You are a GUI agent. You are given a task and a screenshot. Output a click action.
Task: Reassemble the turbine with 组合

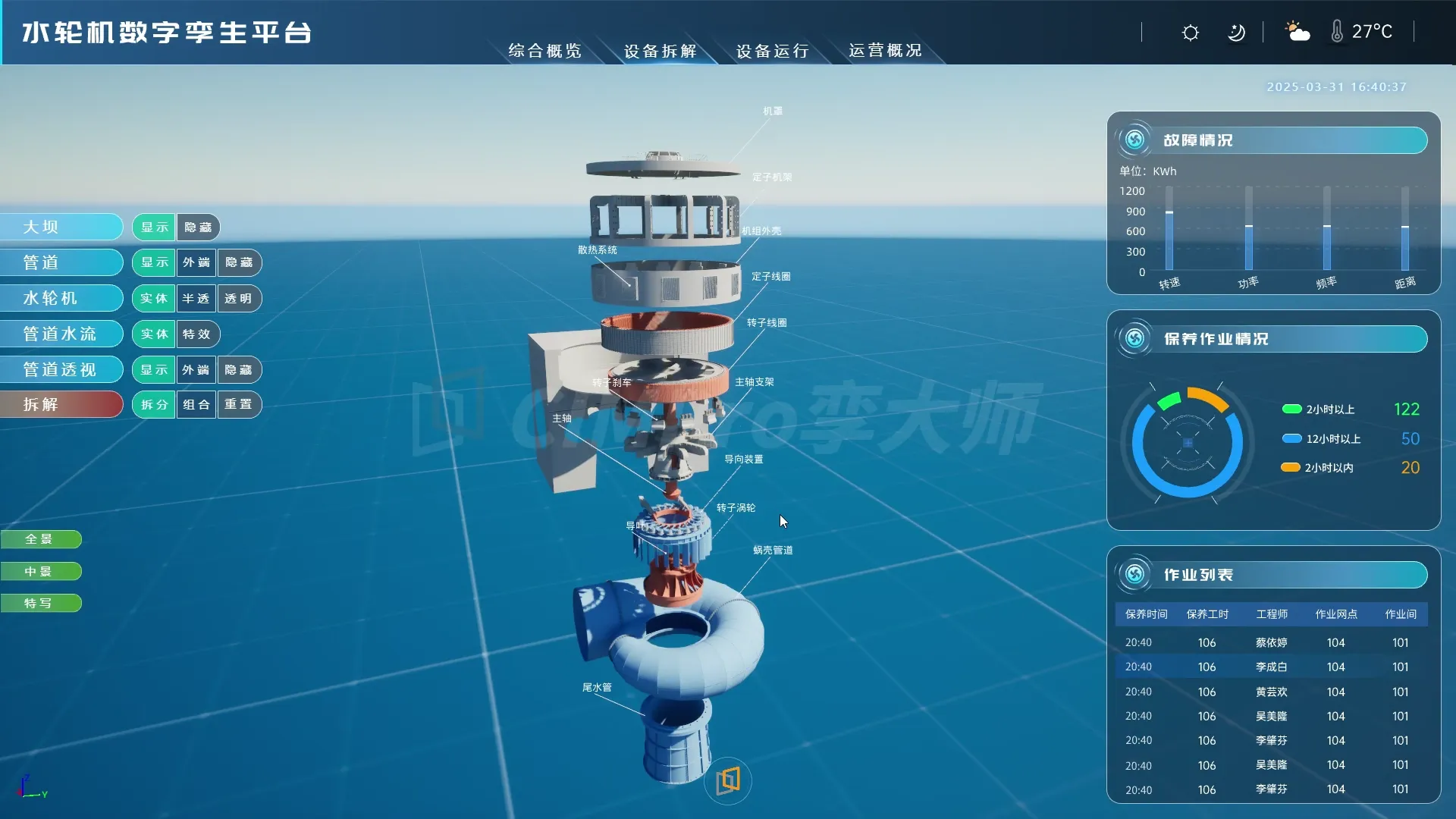196,405
